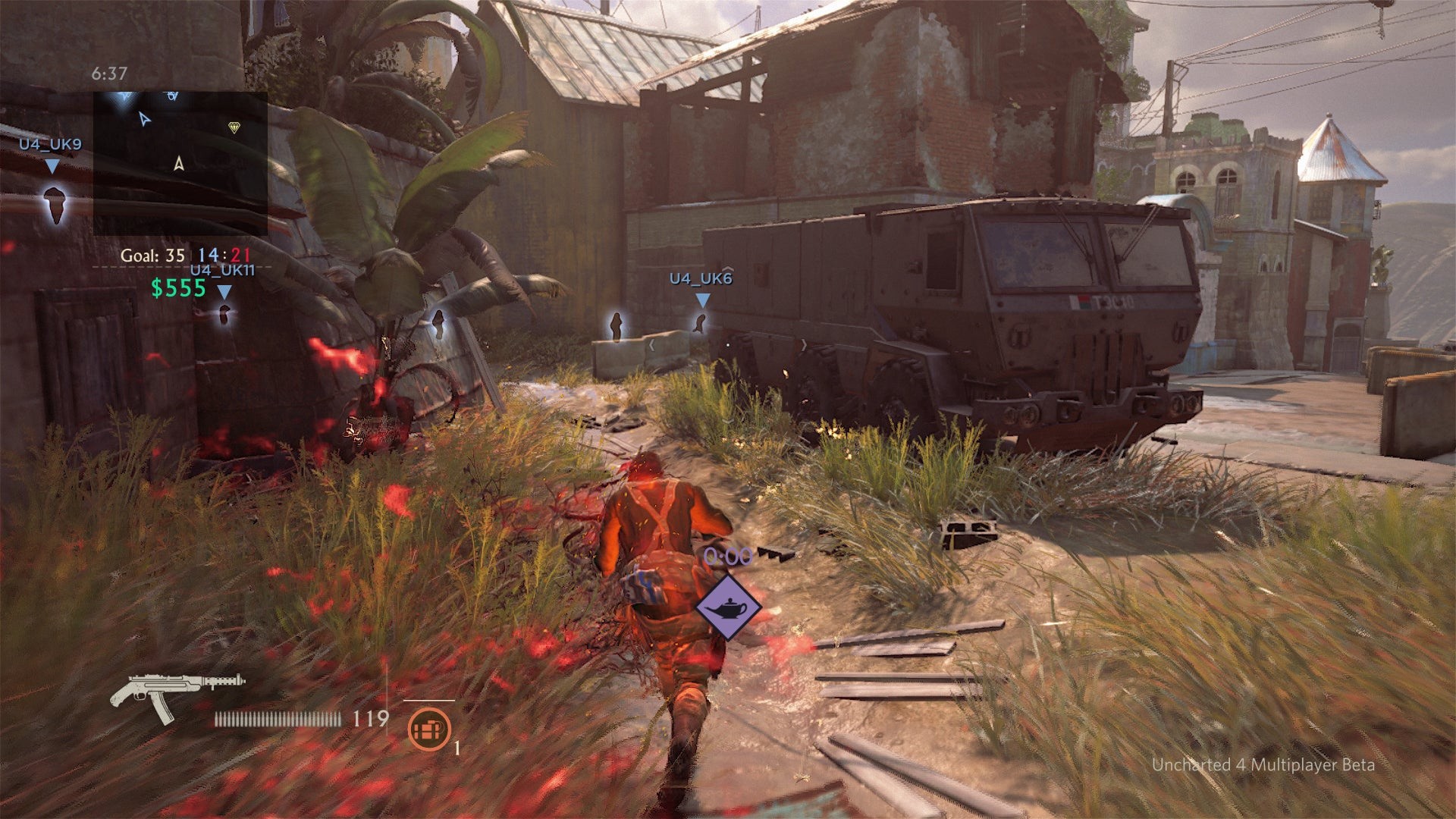
Task: Select the submachine gun weapon icon
Action: (176, 693)
